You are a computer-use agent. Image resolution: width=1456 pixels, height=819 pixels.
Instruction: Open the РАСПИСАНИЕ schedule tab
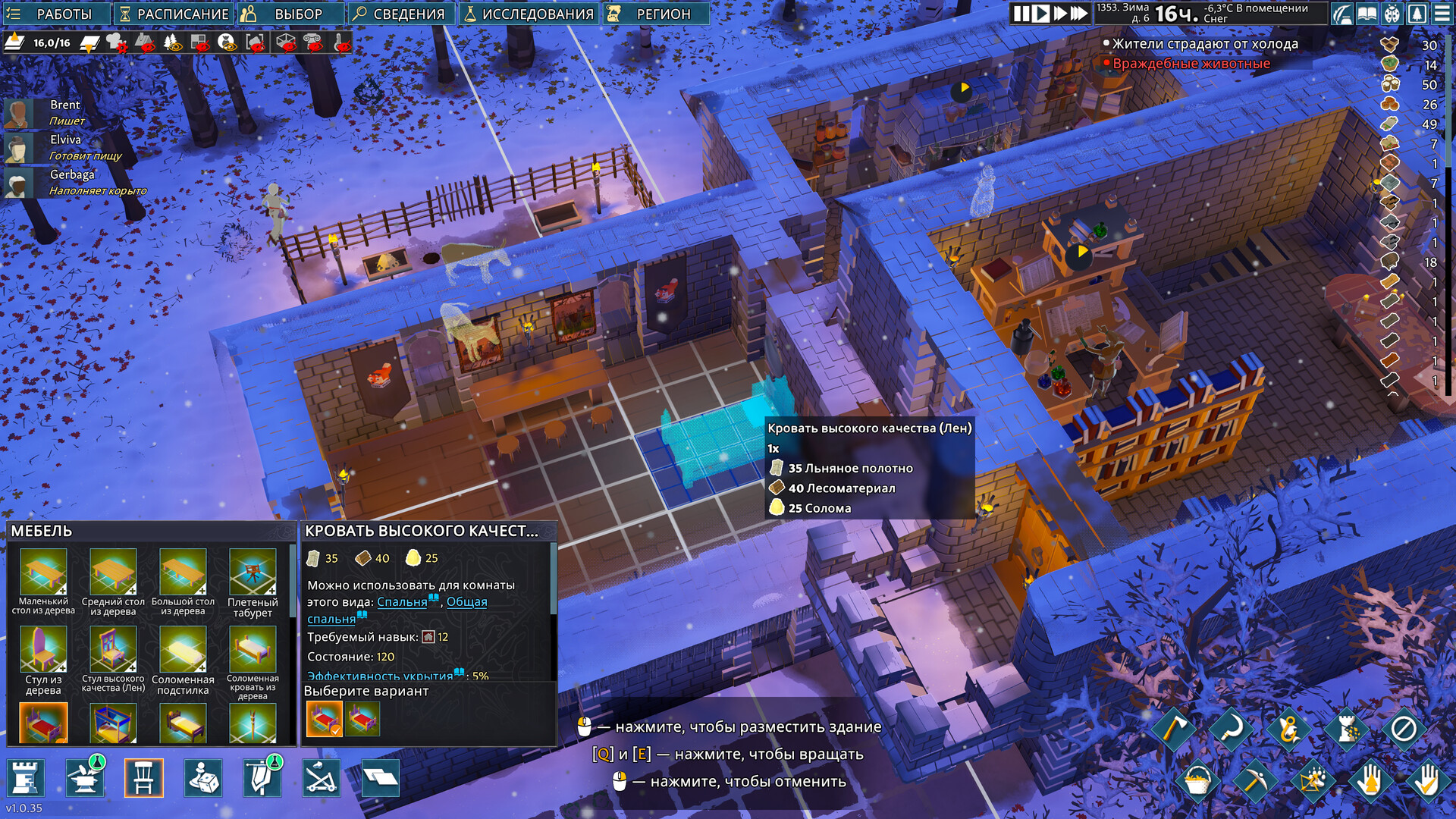tap(174, 14)
